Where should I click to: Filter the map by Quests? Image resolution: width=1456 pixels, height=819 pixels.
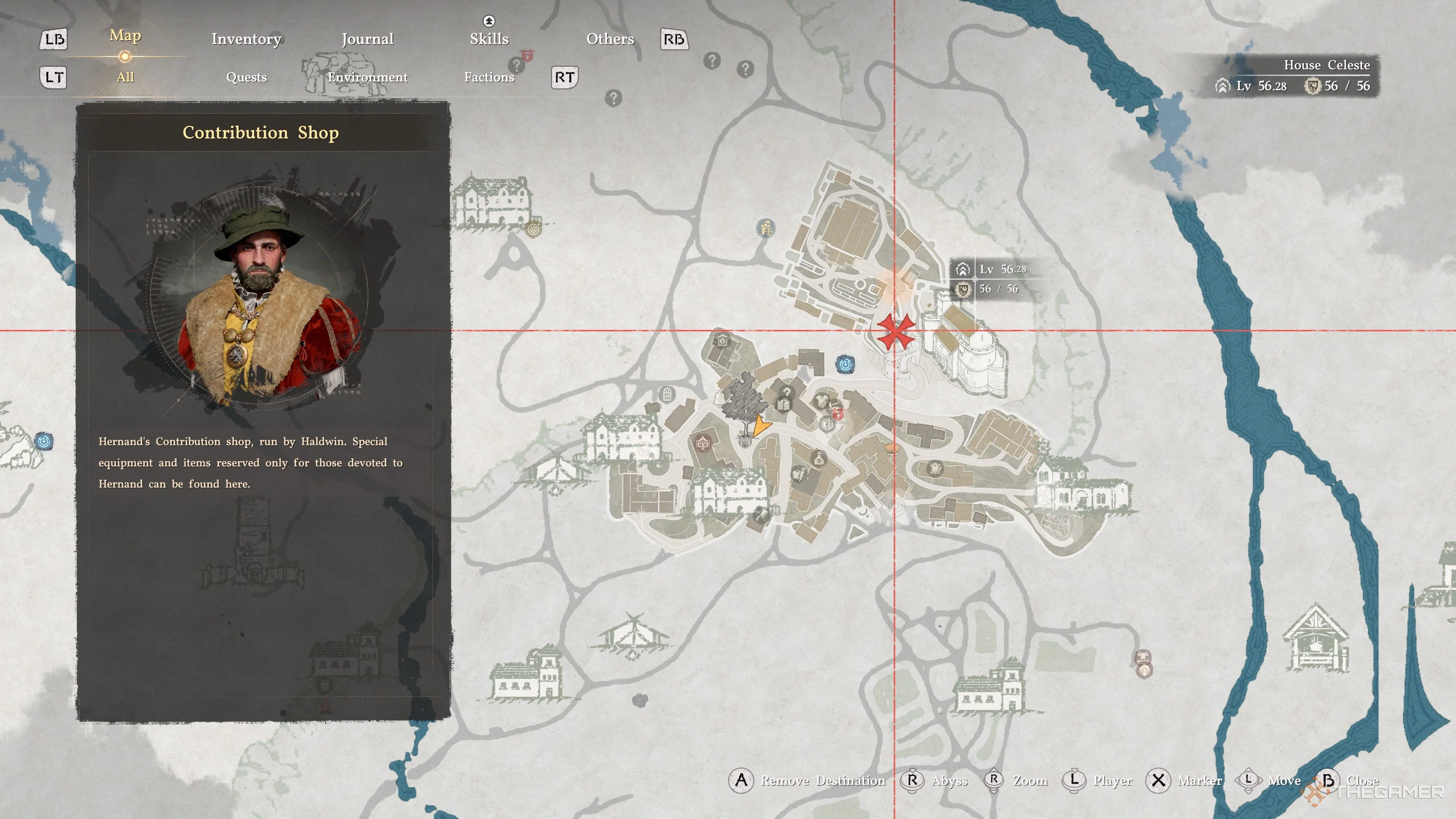246,77
